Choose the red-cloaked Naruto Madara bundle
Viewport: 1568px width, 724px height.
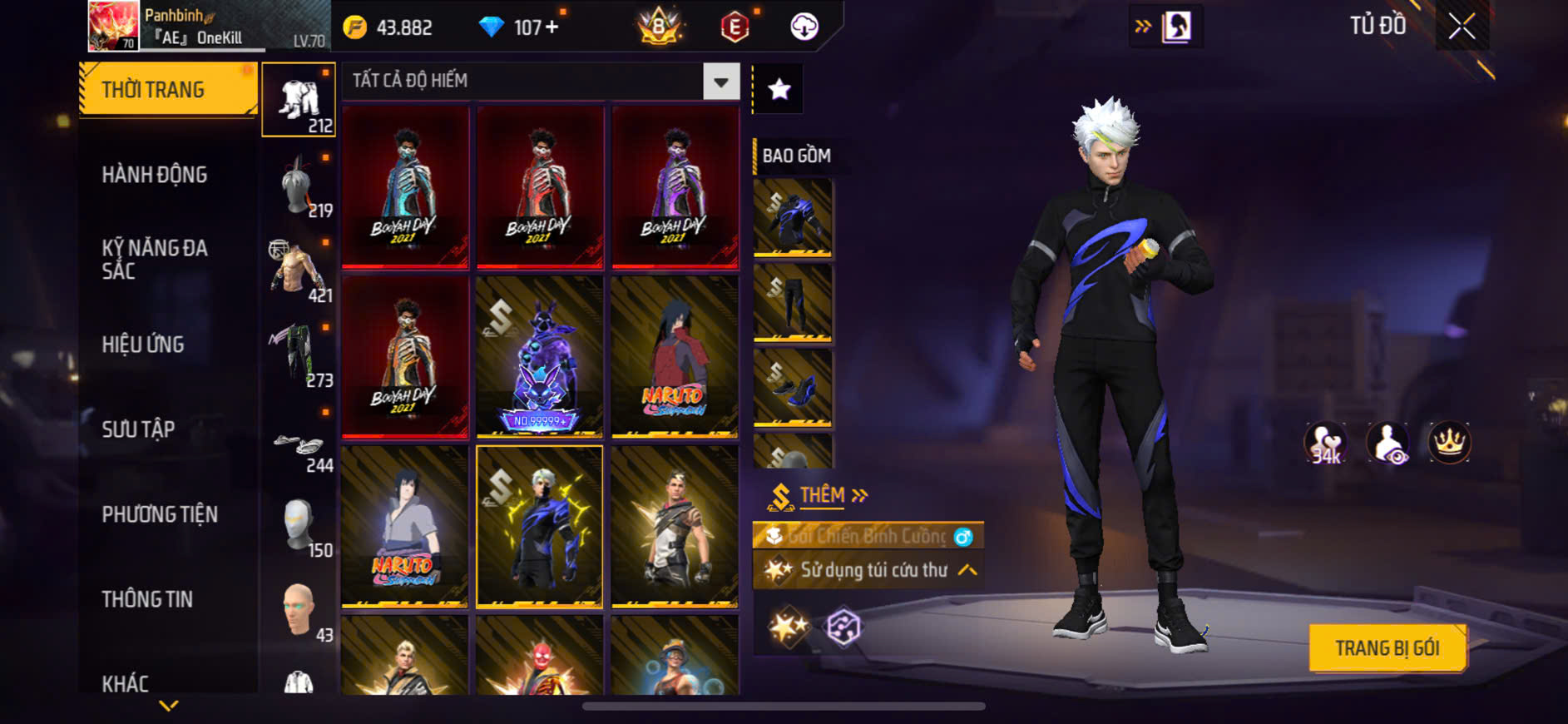[674, 357]
